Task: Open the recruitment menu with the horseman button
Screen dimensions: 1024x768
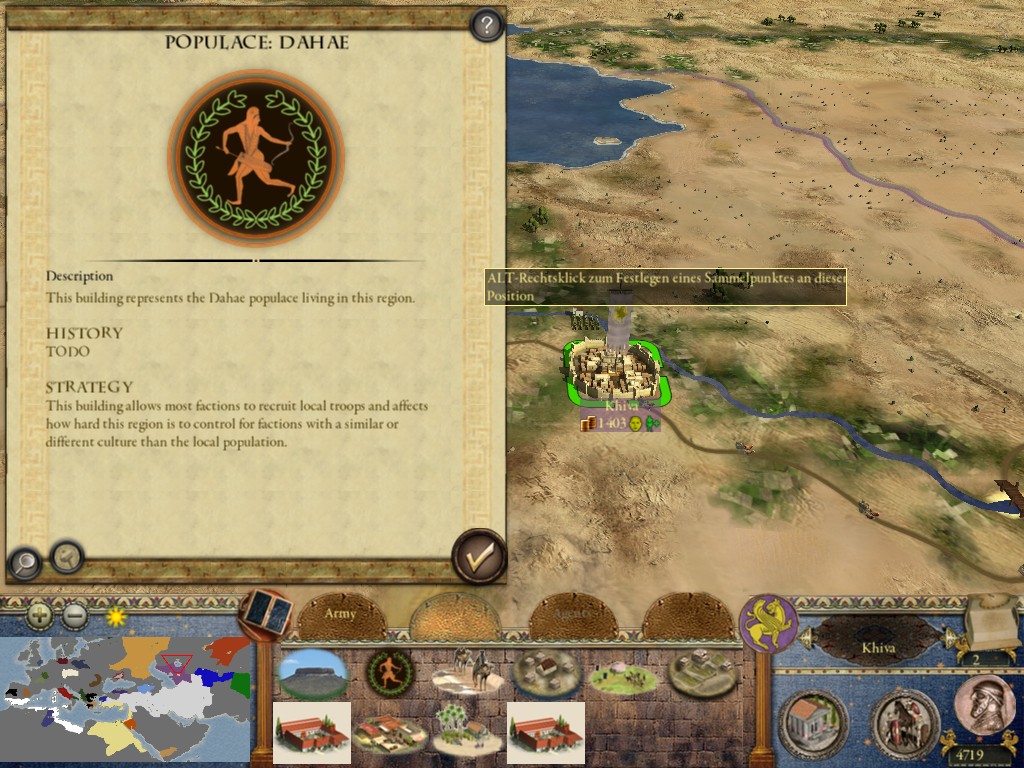Action: [x=904, y=720]
